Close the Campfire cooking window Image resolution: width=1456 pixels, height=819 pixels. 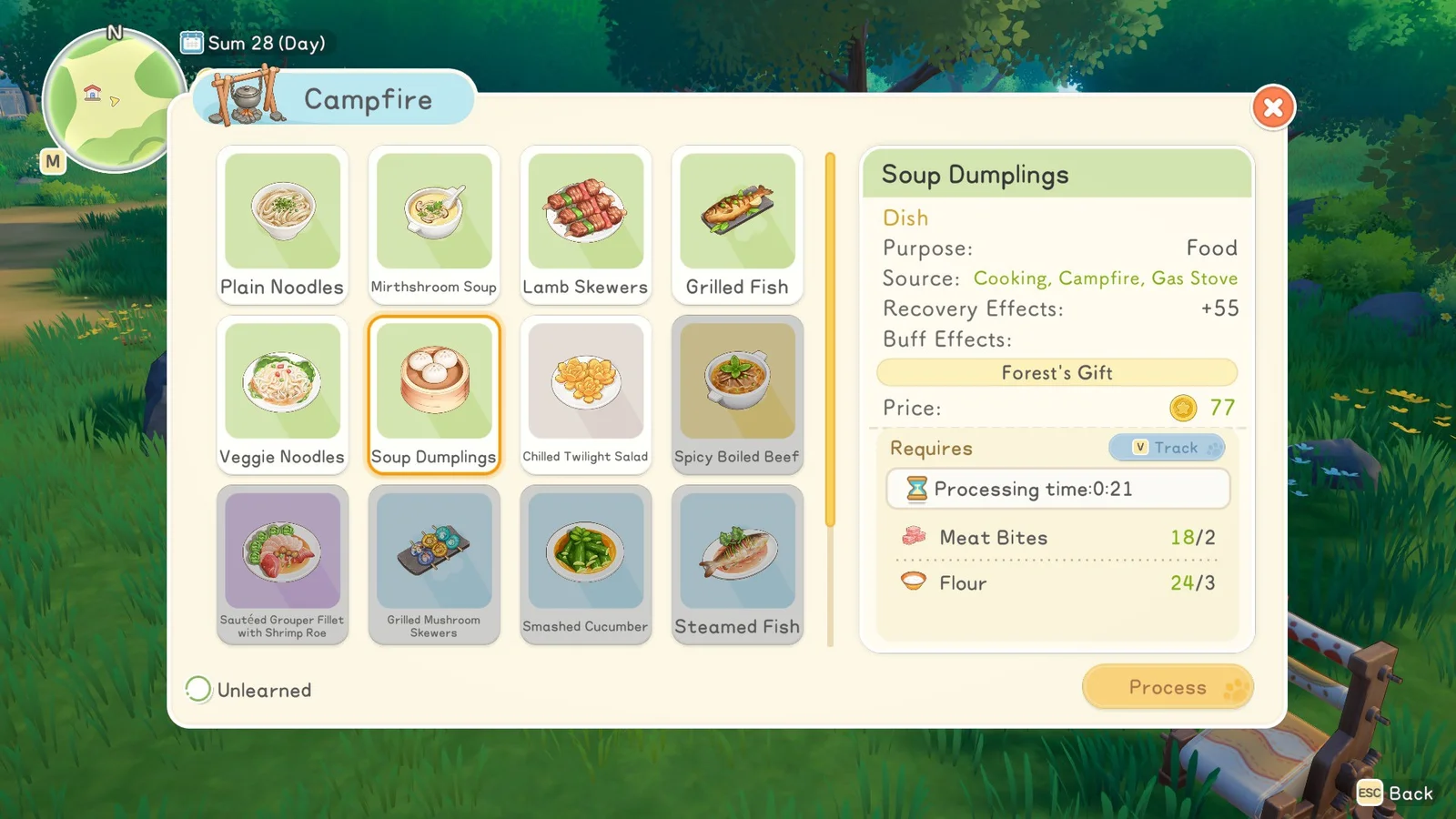click(x=1273, y=108)
